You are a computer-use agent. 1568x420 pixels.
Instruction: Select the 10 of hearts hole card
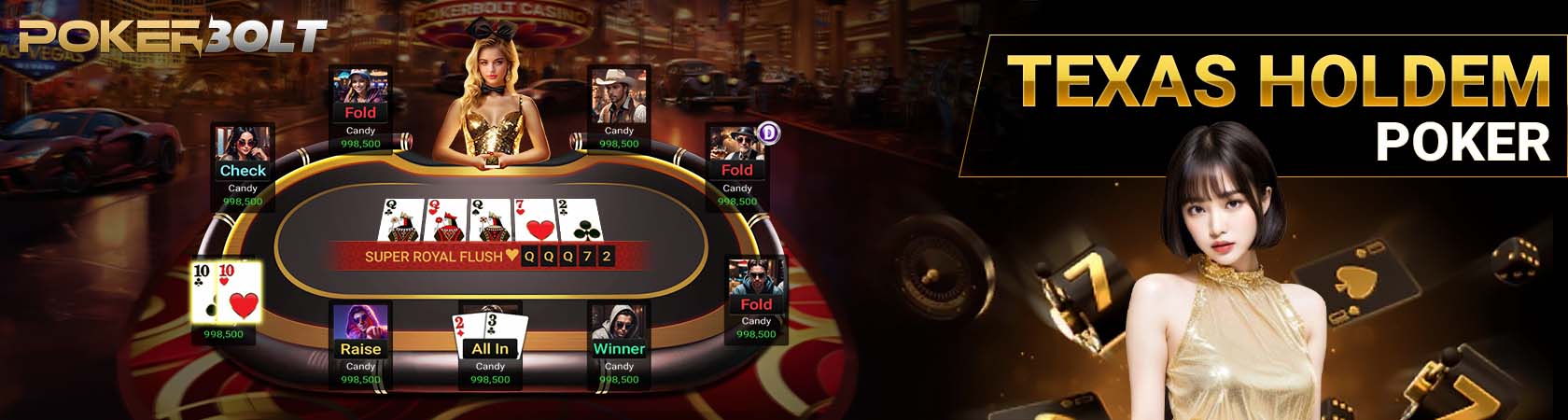(240, 292)
